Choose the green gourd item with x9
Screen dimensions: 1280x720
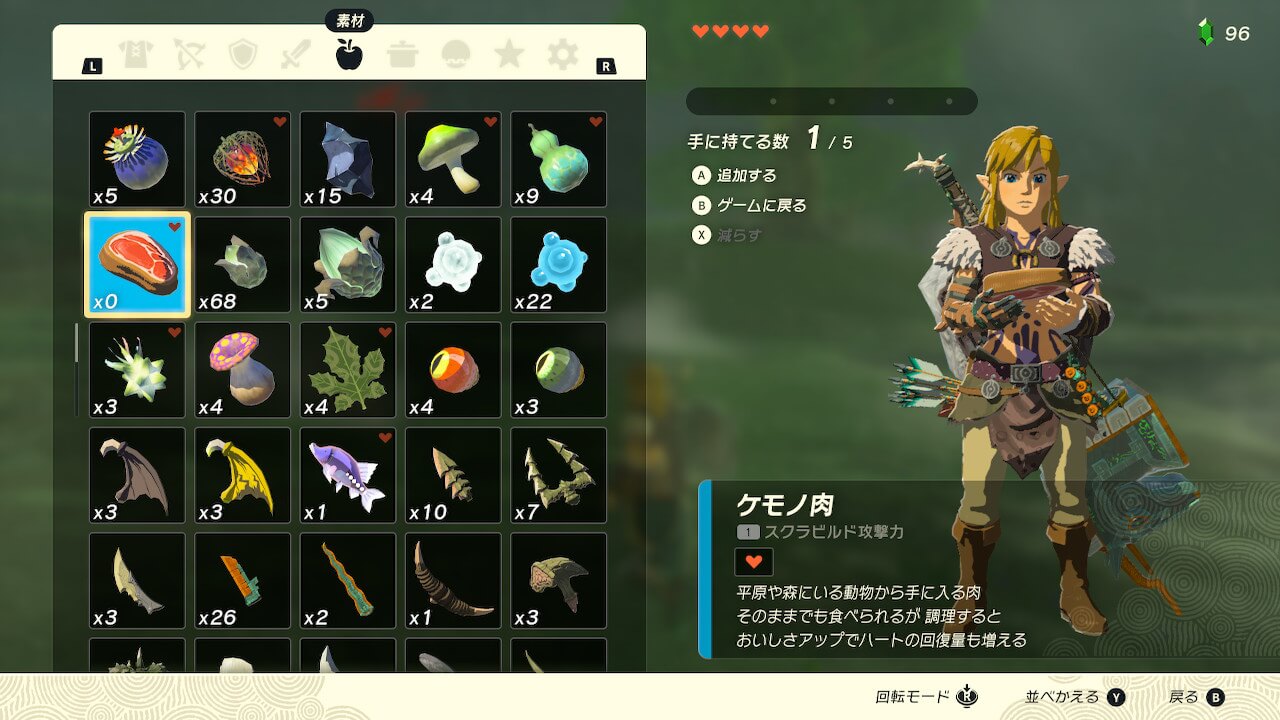(559, 159)
